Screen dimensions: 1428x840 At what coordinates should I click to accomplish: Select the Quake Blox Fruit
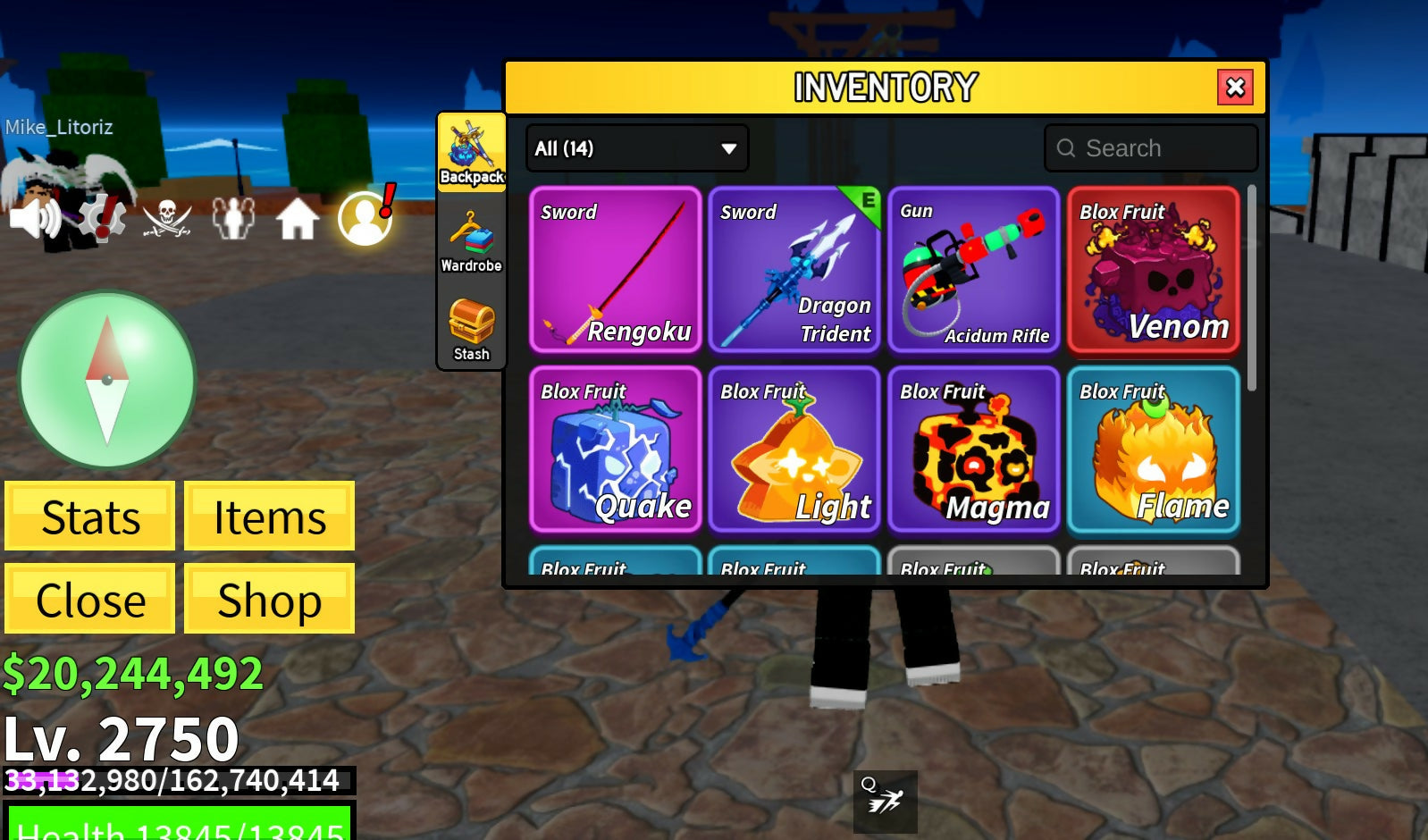[616, 449]
